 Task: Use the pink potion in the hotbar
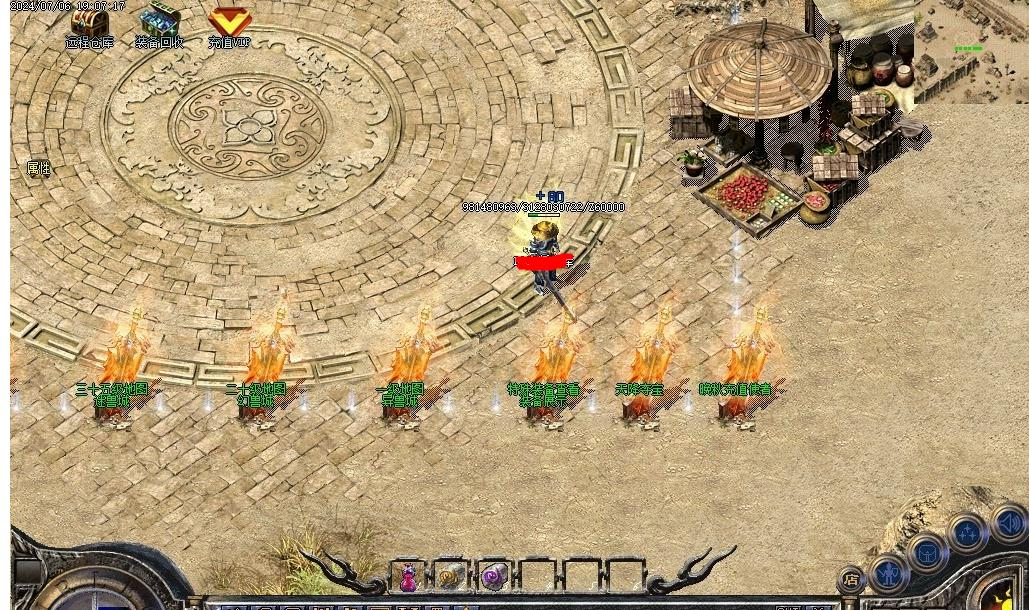tap(409, 577)
